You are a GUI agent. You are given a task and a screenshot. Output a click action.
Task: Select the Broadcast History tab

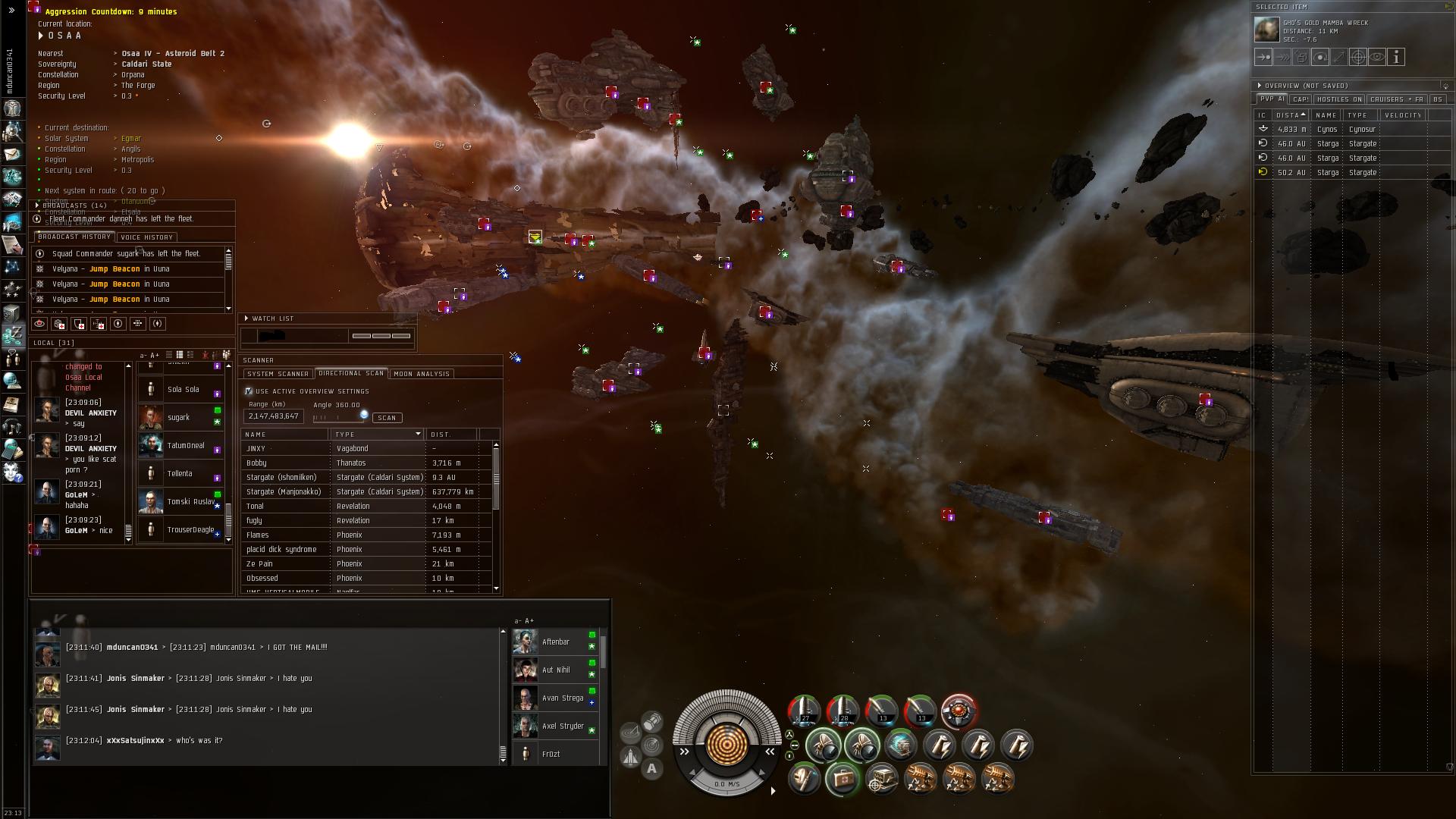click(x=74, y=237)
